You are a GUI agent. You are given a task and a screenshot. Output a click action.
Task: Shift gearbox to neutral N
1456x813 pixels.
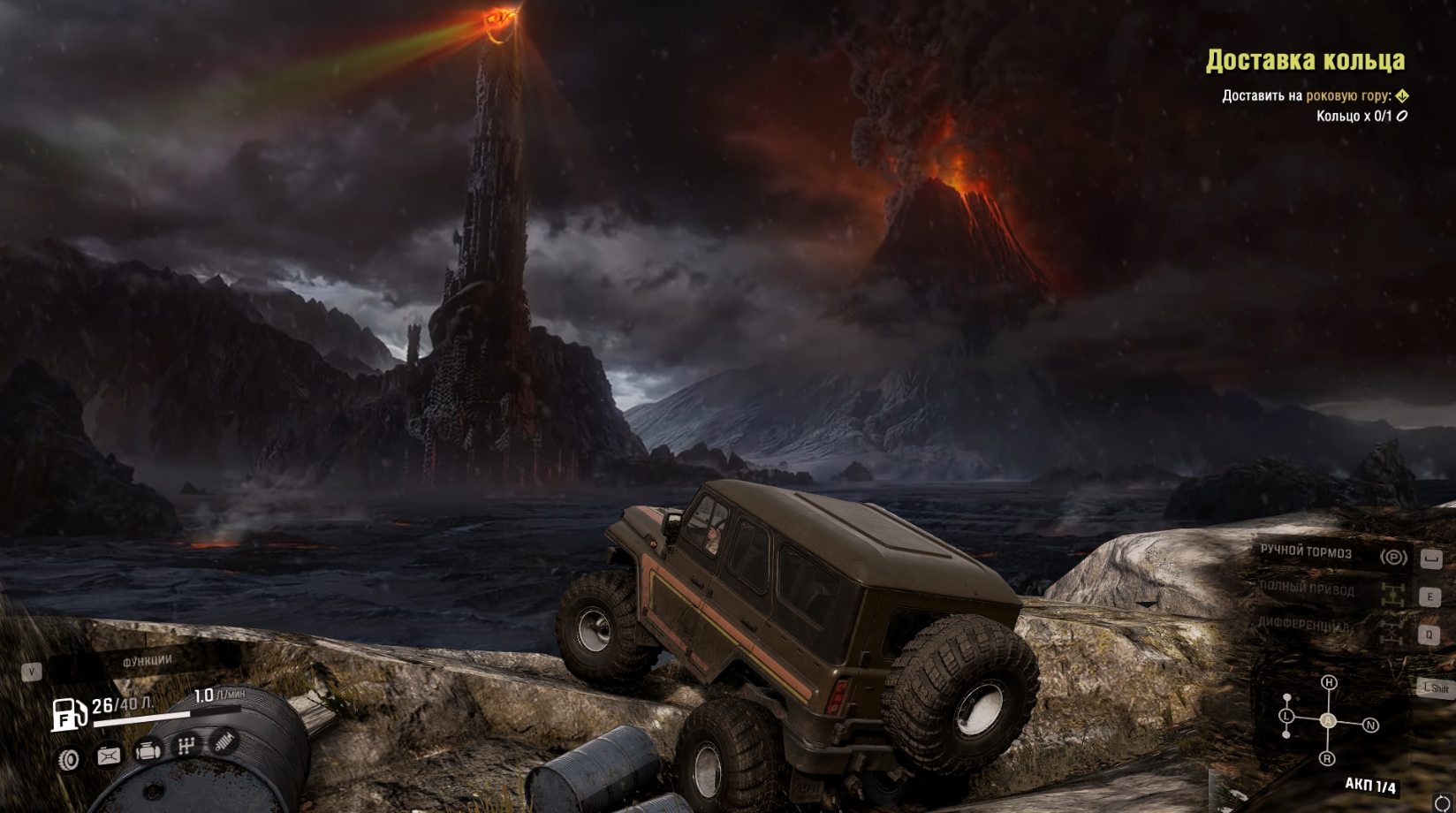pos(1370,725)
